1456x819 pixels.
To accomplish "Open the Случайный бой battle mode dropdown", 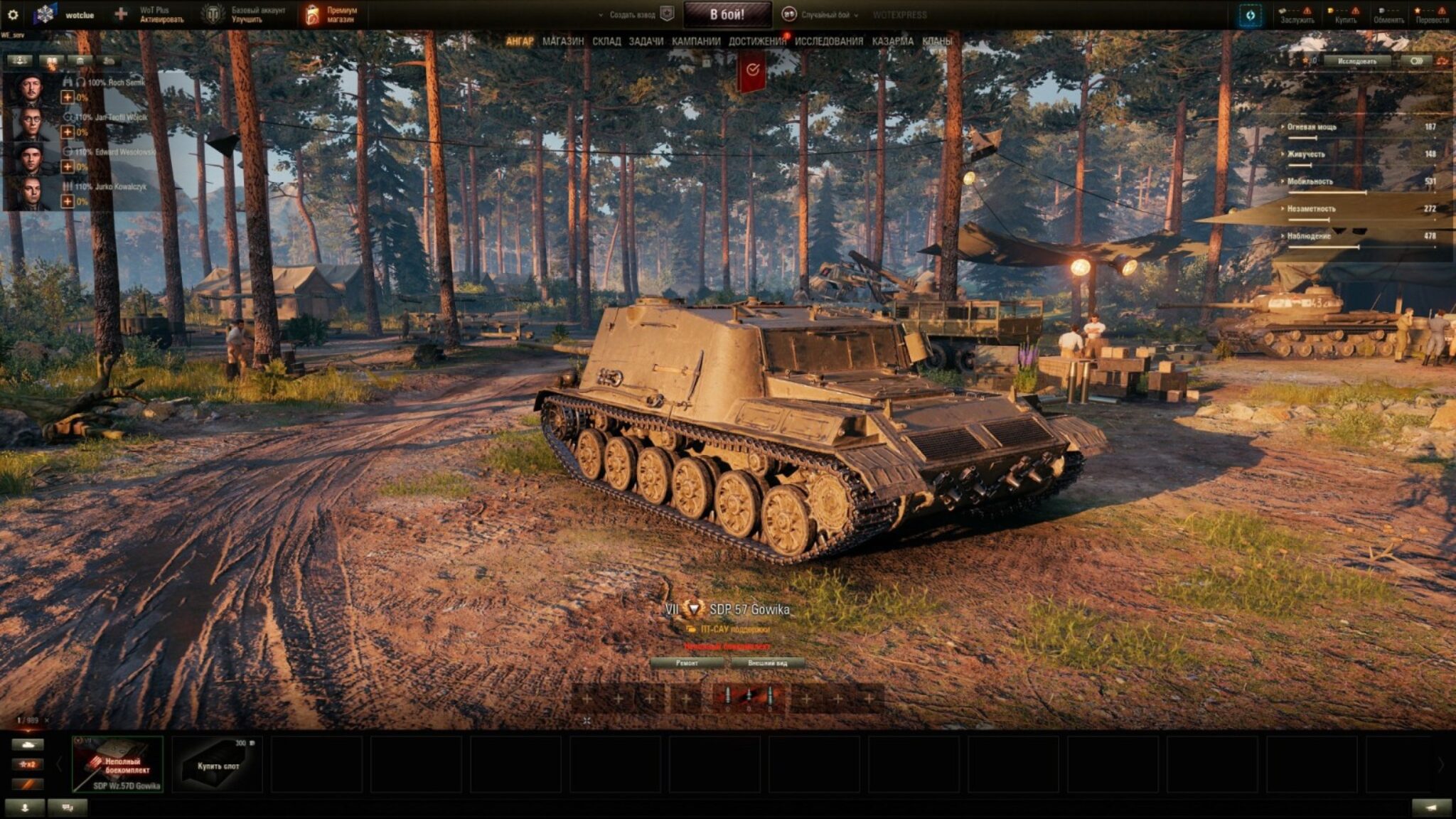I will (821, 15).
